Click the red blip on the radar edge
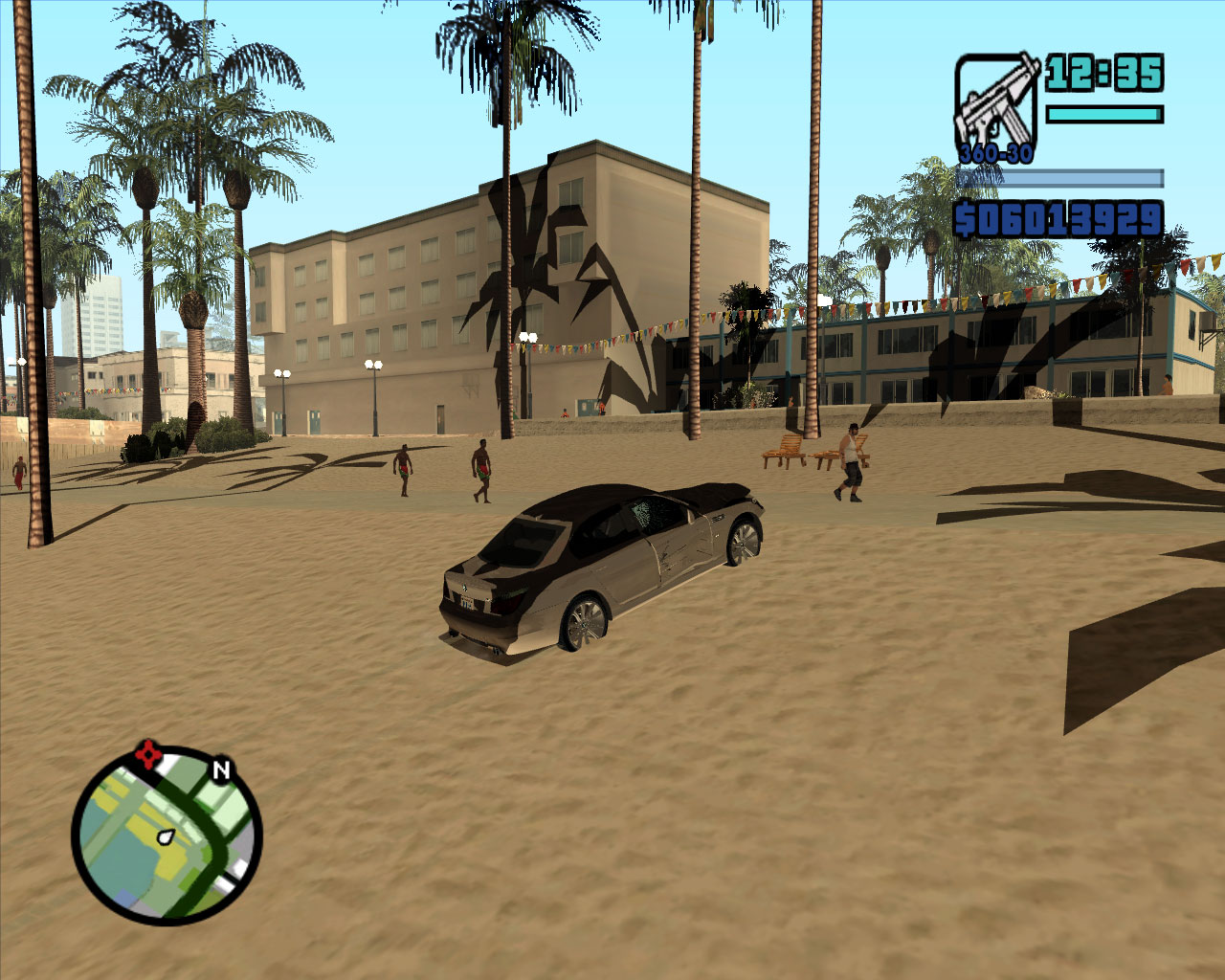Viewport: 1225px width, 980px height. (147, 755)
